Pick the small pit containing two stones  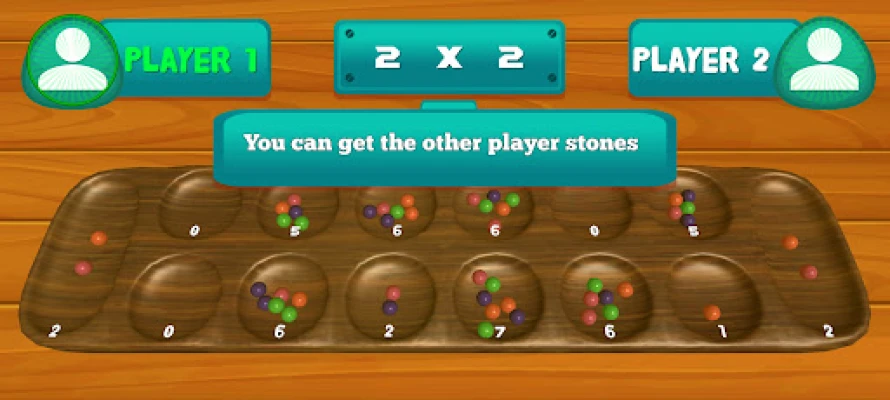391,299
